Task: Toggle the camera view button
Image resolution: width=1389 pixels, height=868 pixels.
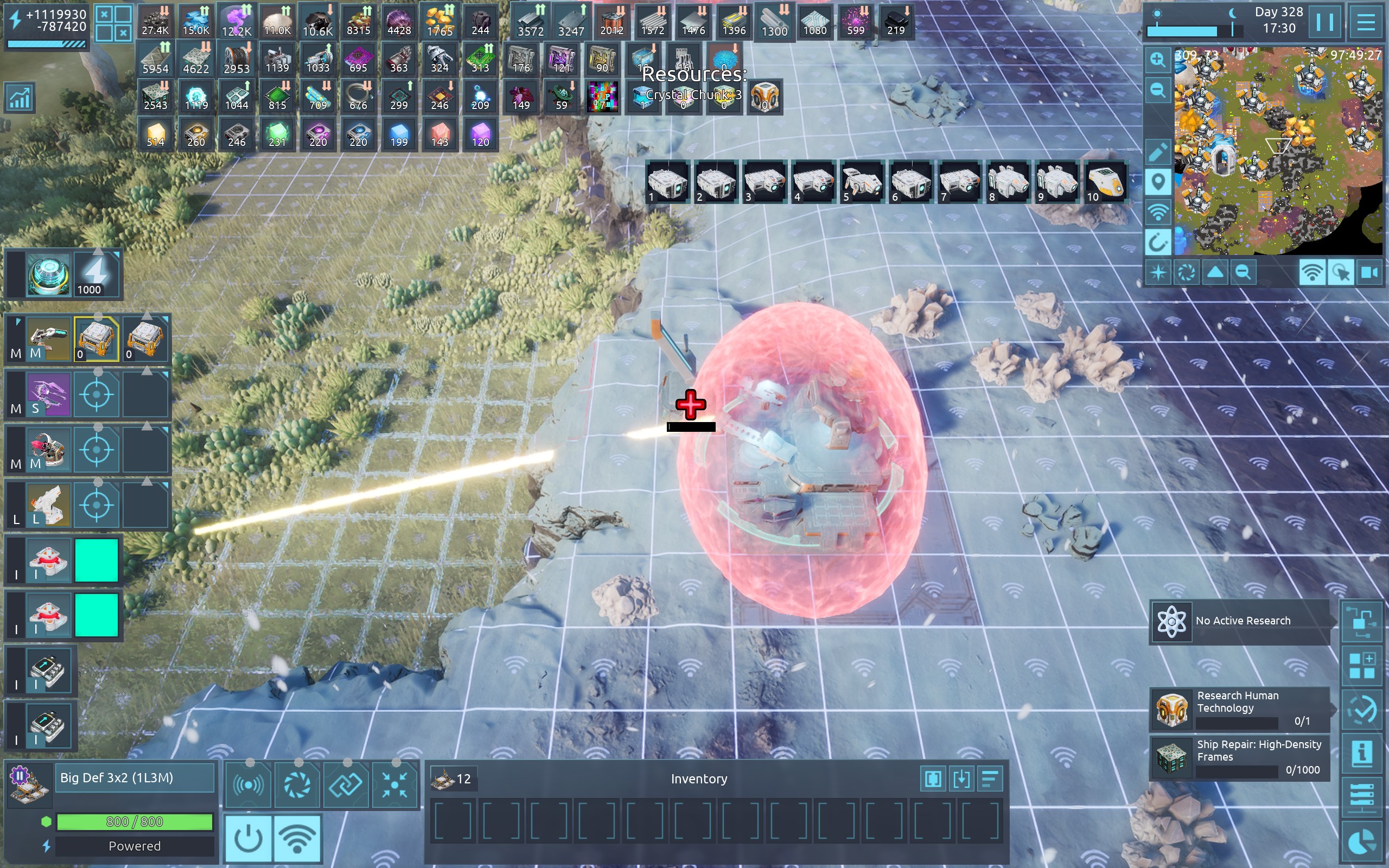Action: pyautogui.click(x=1370, y=272)
